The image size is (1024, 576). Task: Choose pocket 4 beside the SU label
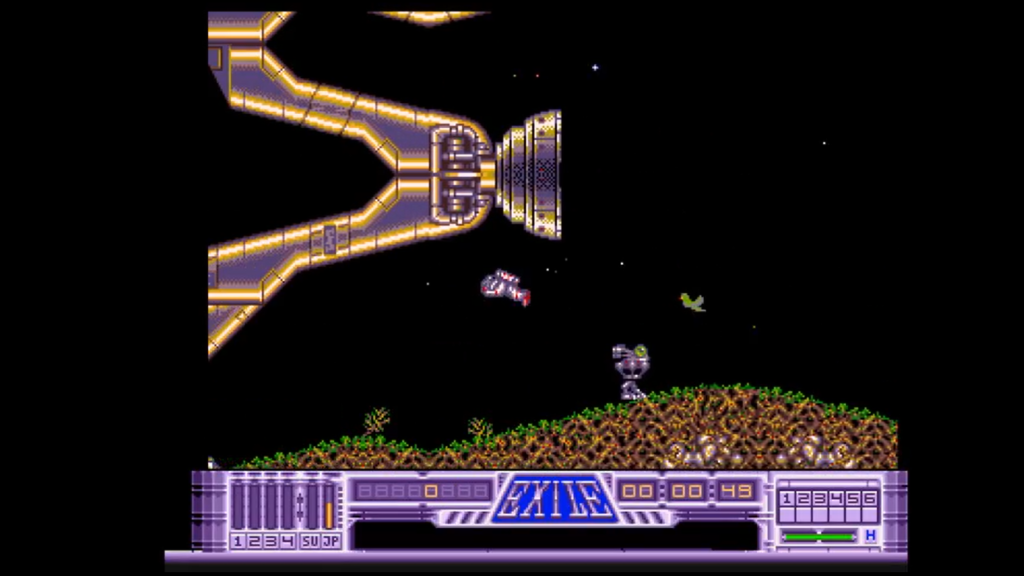(289, 541)
